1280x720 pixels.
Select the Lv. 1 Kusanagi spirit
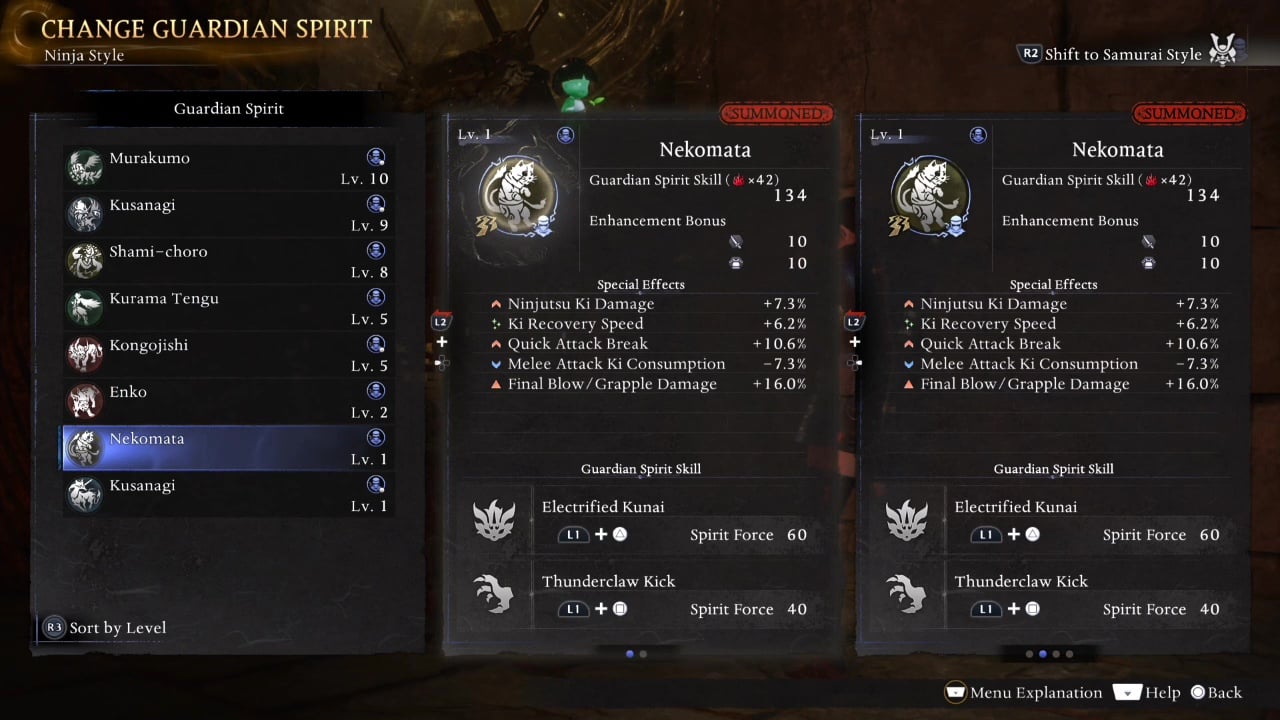coord(228,496)
